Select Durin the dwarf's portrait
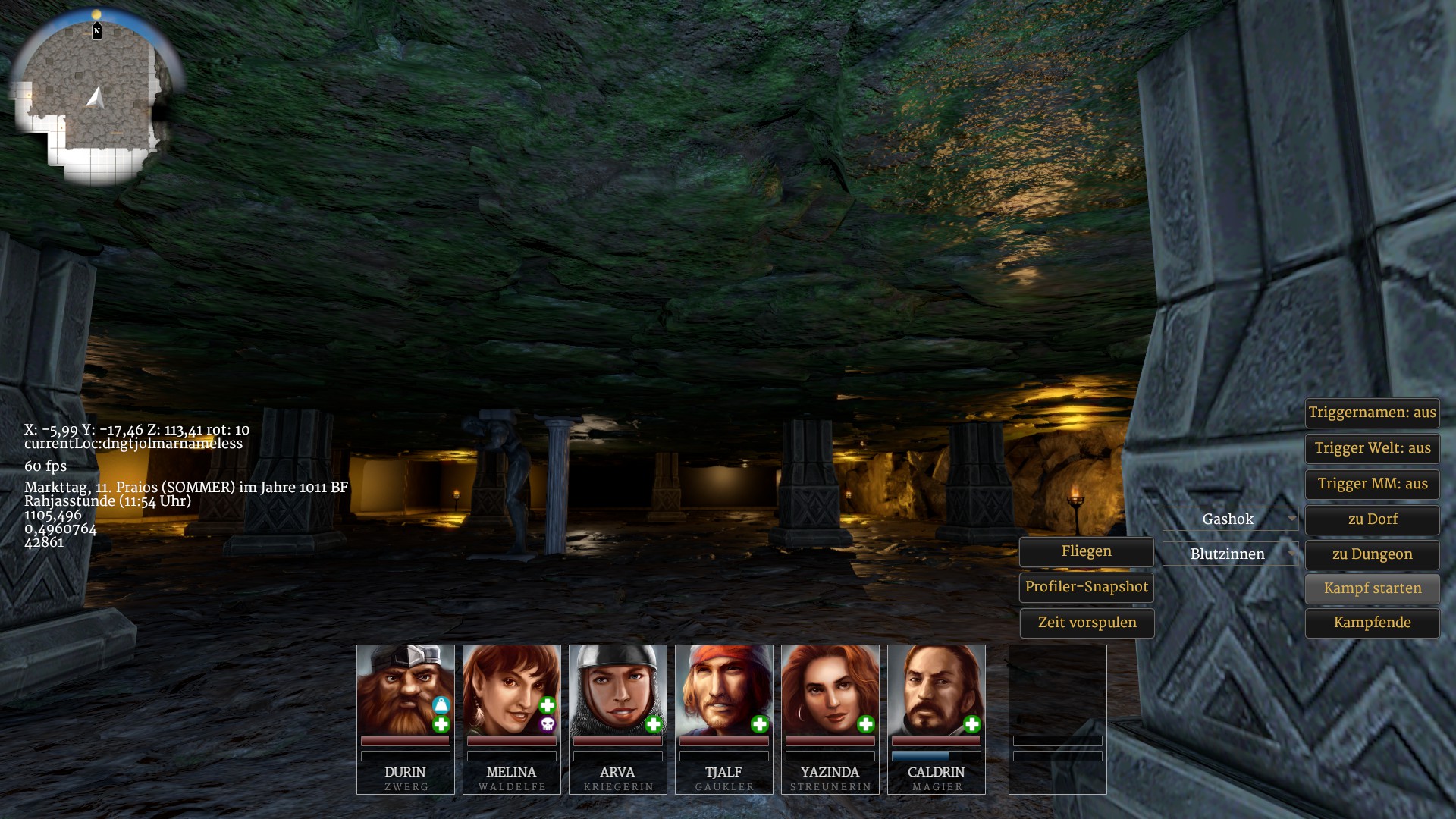Viewport: 1456px width, 819px height. 405,690
